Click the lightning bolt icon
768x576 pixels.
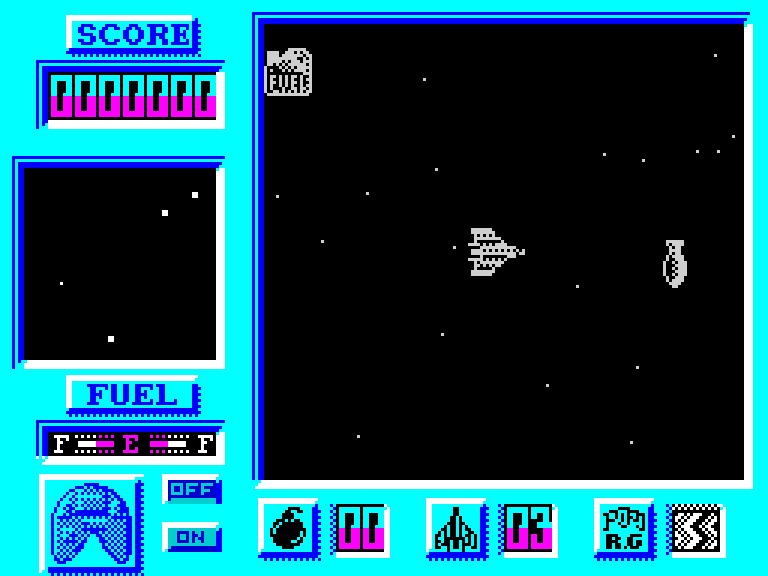pyautogui.click(x=695, y=529)
